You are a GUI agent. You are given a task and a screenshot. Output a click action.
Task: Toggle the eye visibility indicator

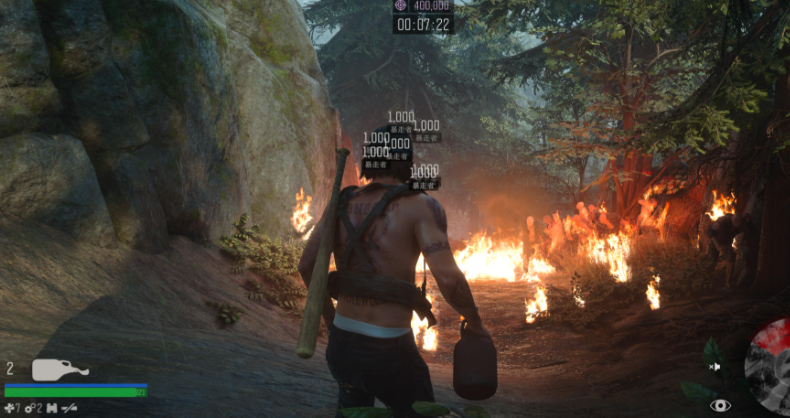720,405
